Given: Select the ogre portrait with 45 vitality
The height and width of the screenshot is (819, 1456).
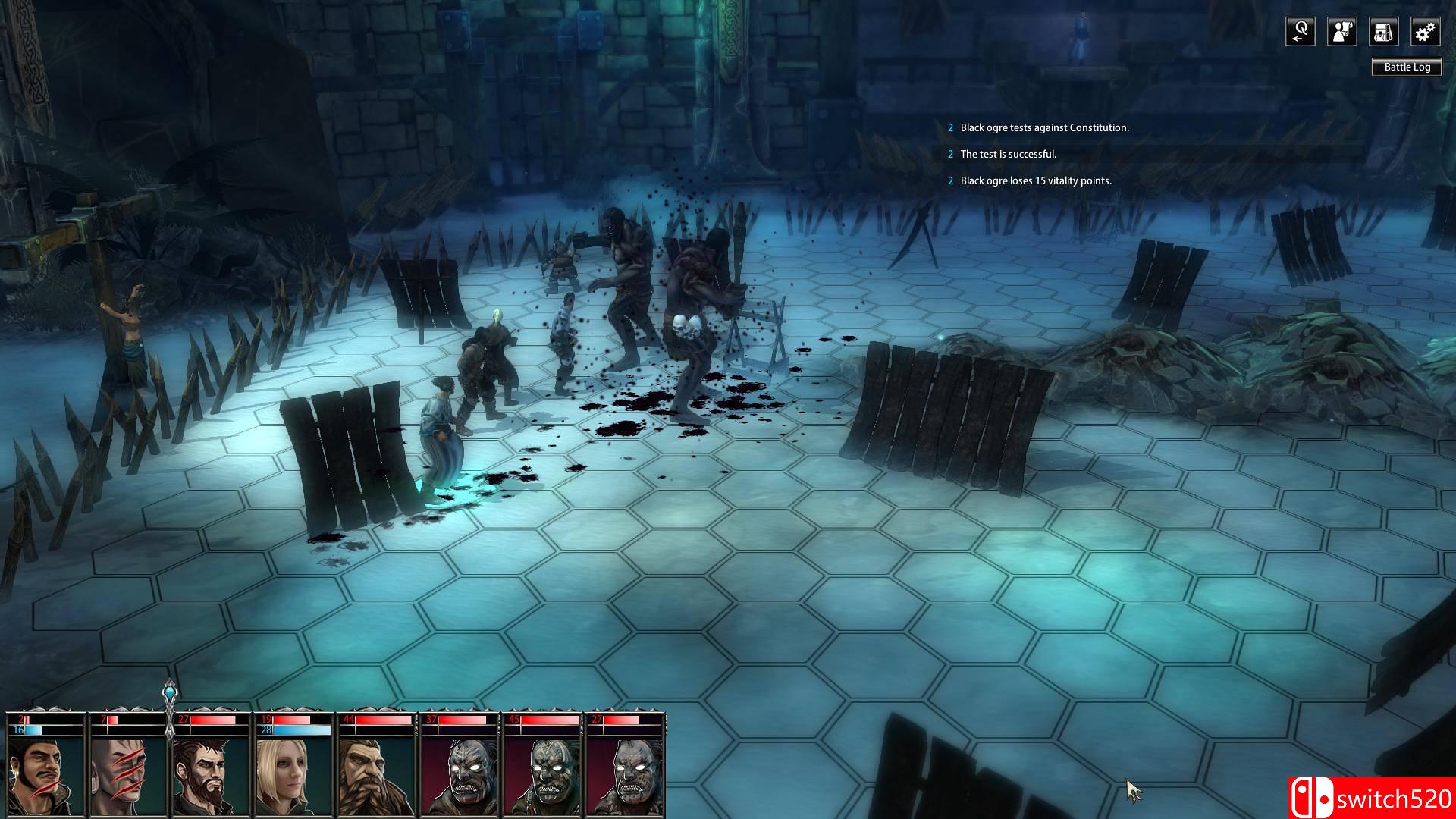Looking at the screenshot, I should click(543, 775).
